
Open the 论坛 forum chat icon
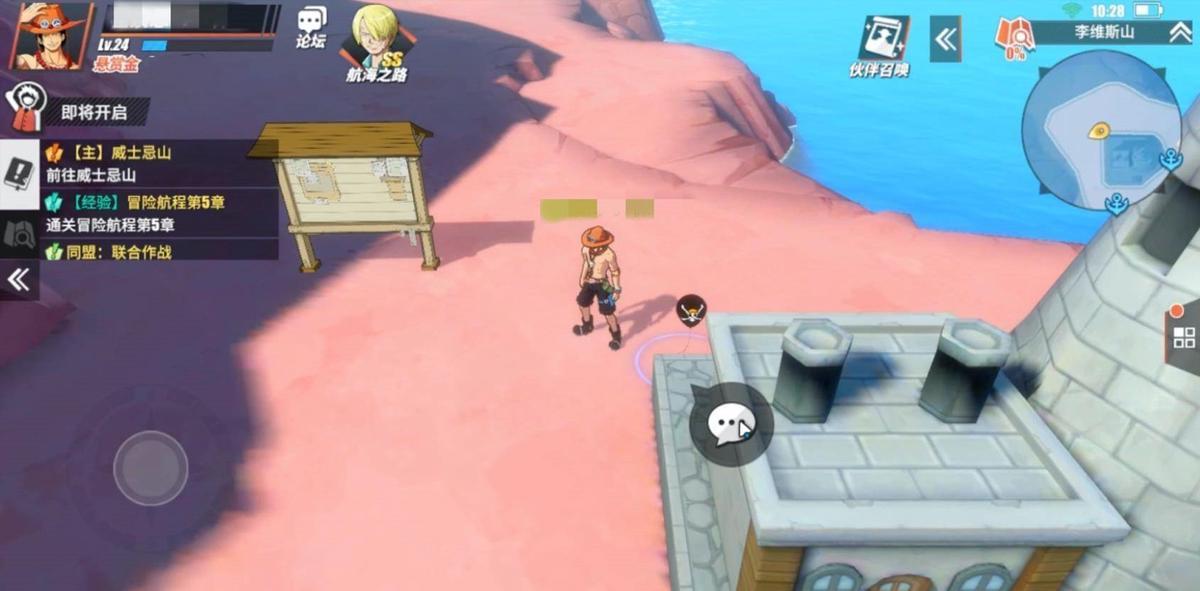tap(311, 27)
